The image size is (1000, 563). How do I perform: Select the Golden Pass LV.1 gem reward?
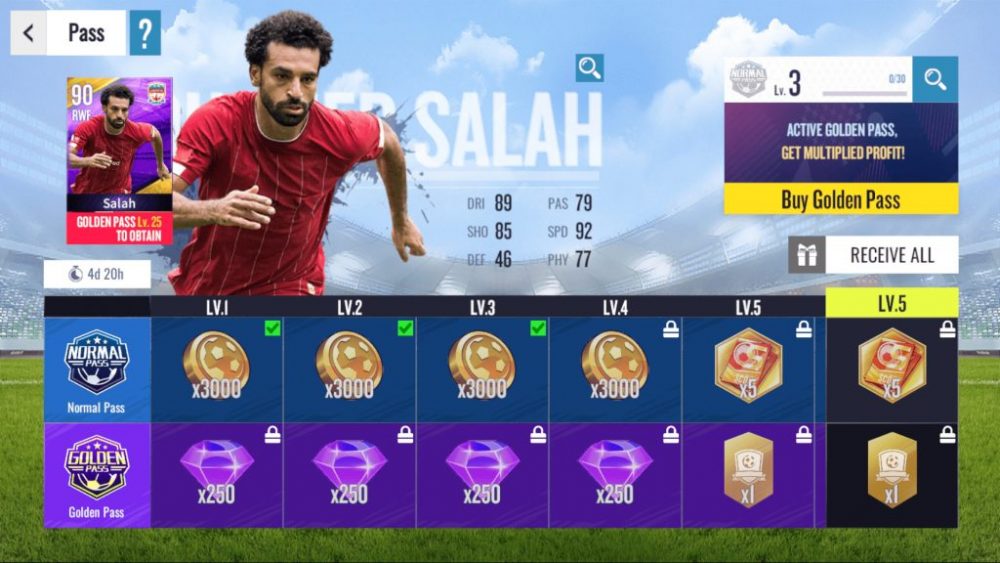pyautogui.click(x=216, y=474)
